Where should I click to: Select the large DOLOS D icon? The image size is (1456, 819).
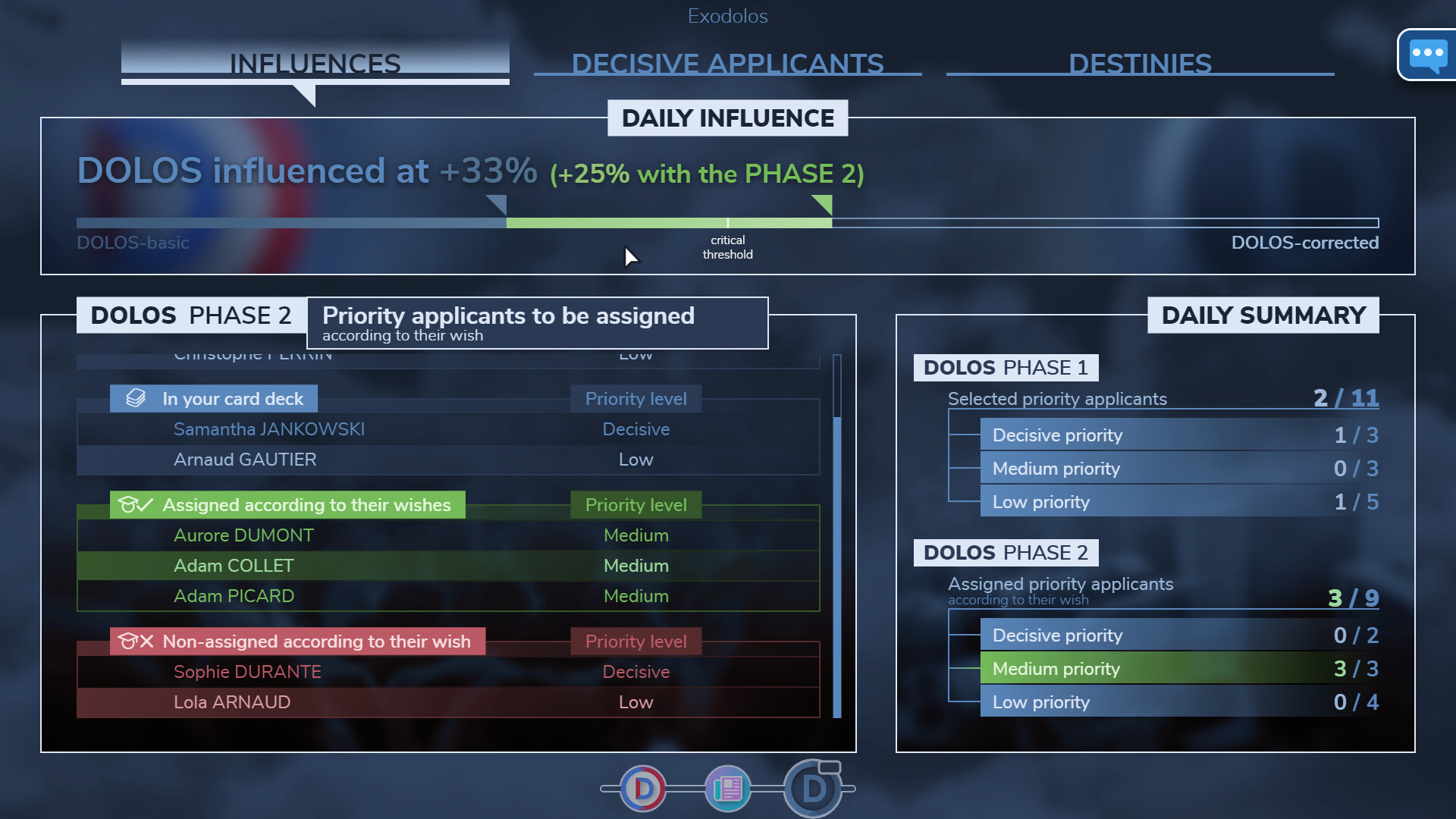coord(814,789)
